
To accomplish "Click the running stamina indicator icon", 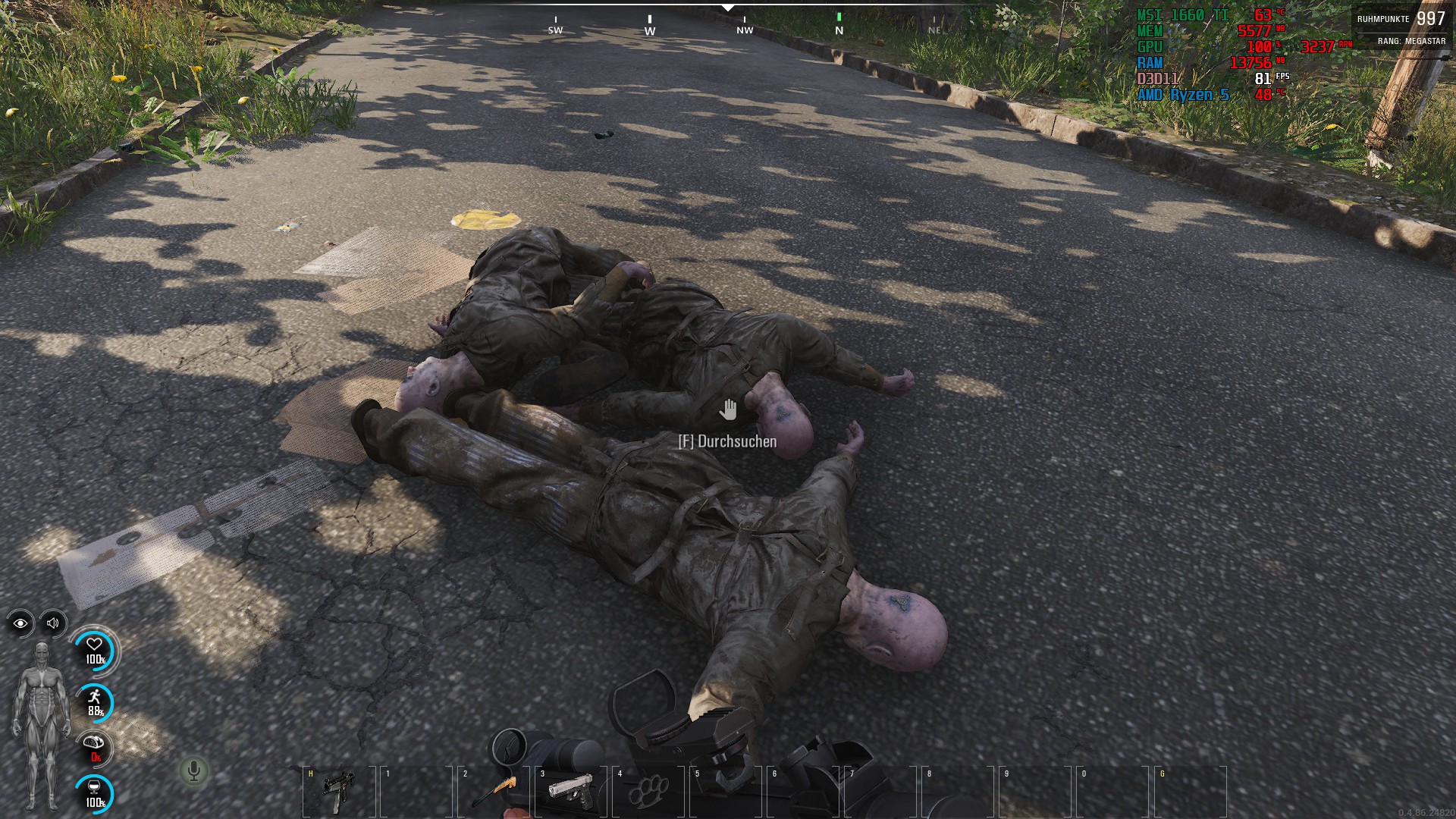I will (x=94, y=696).
